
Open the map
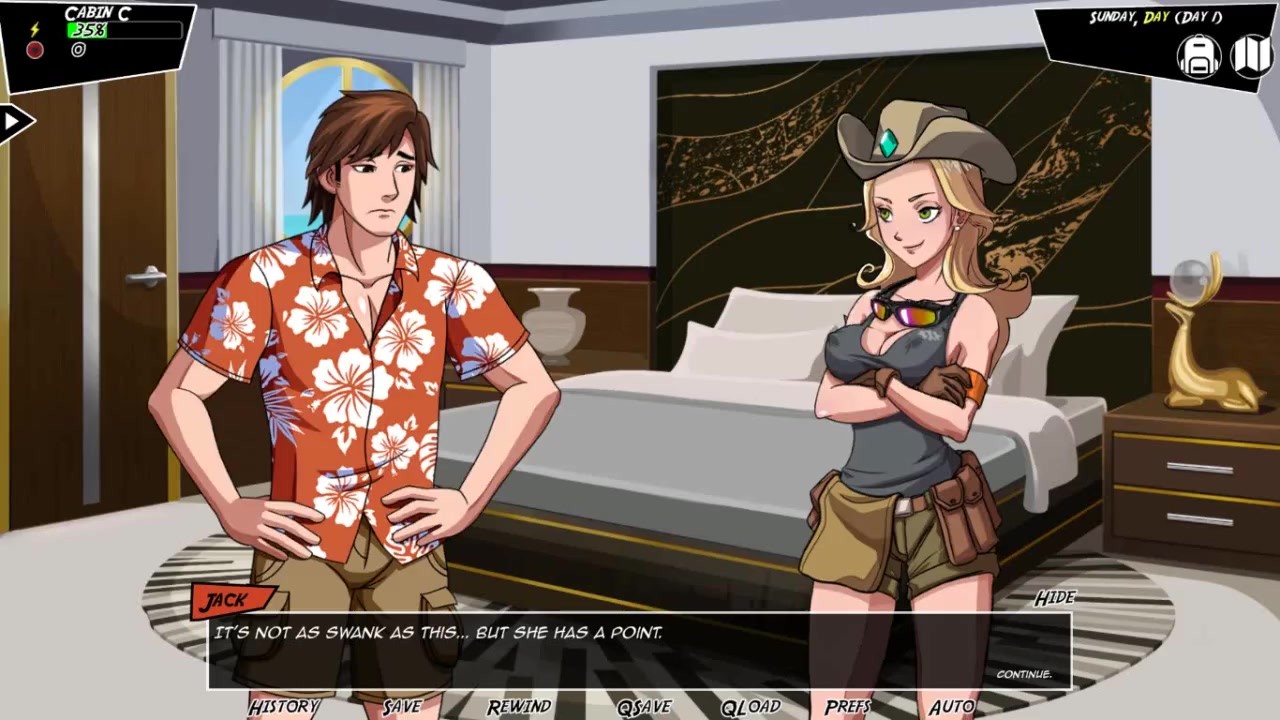coord(1251,56)
